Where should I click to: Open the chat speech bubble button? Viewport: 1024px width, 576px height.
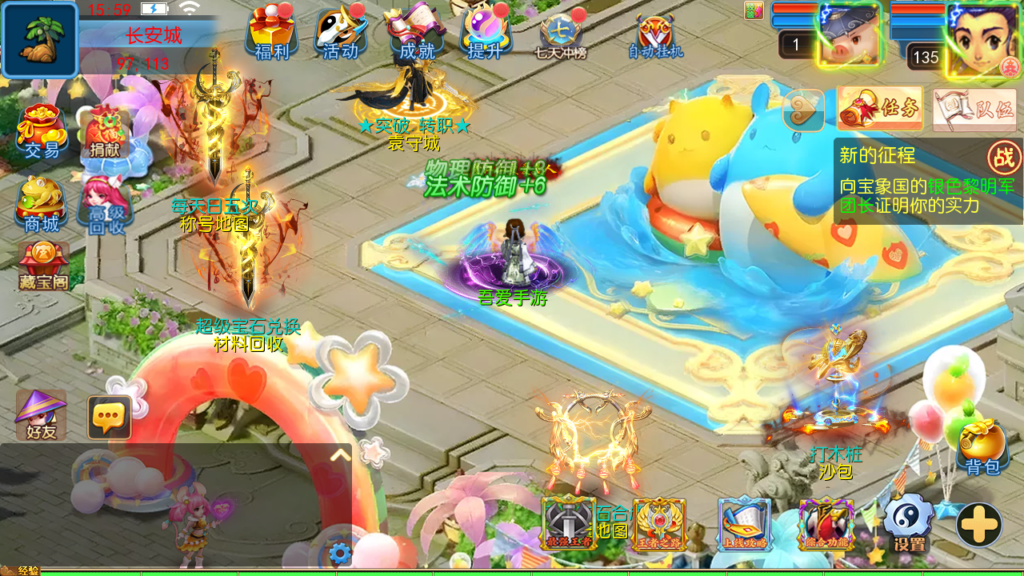(109, 417)
